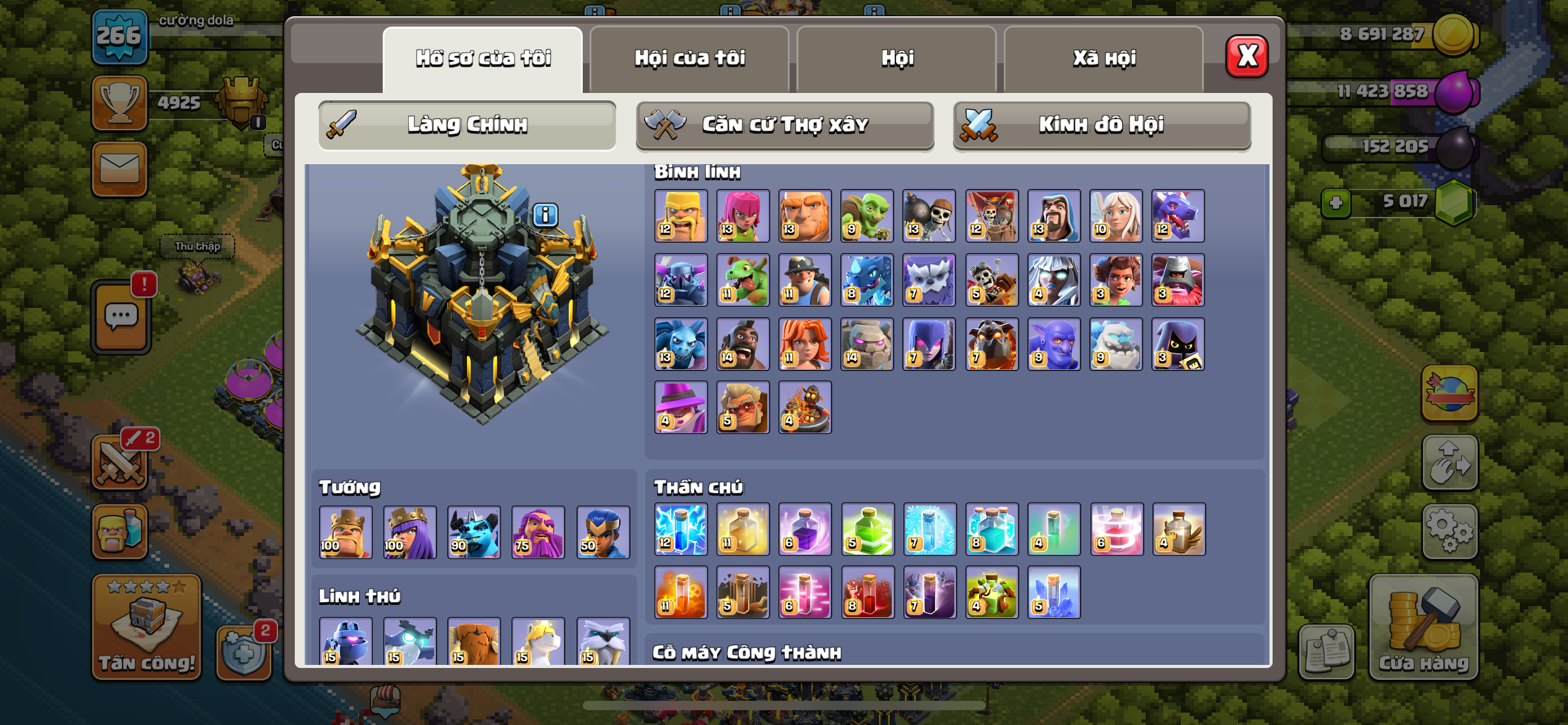Open the trophy league button
This screenshot has height=725, width=1568.
tap(120, 103)
